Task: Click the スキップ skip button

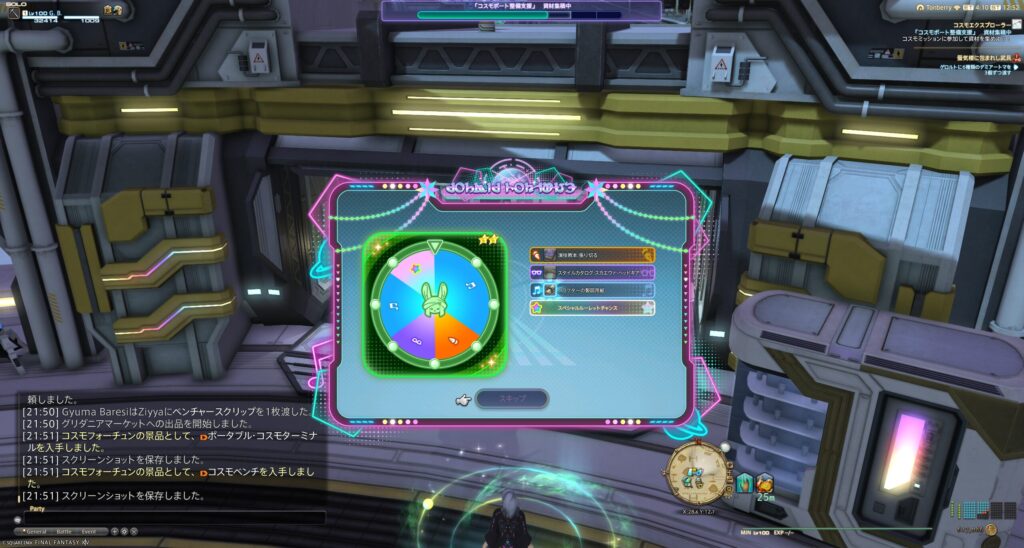Action: (511, 399)
